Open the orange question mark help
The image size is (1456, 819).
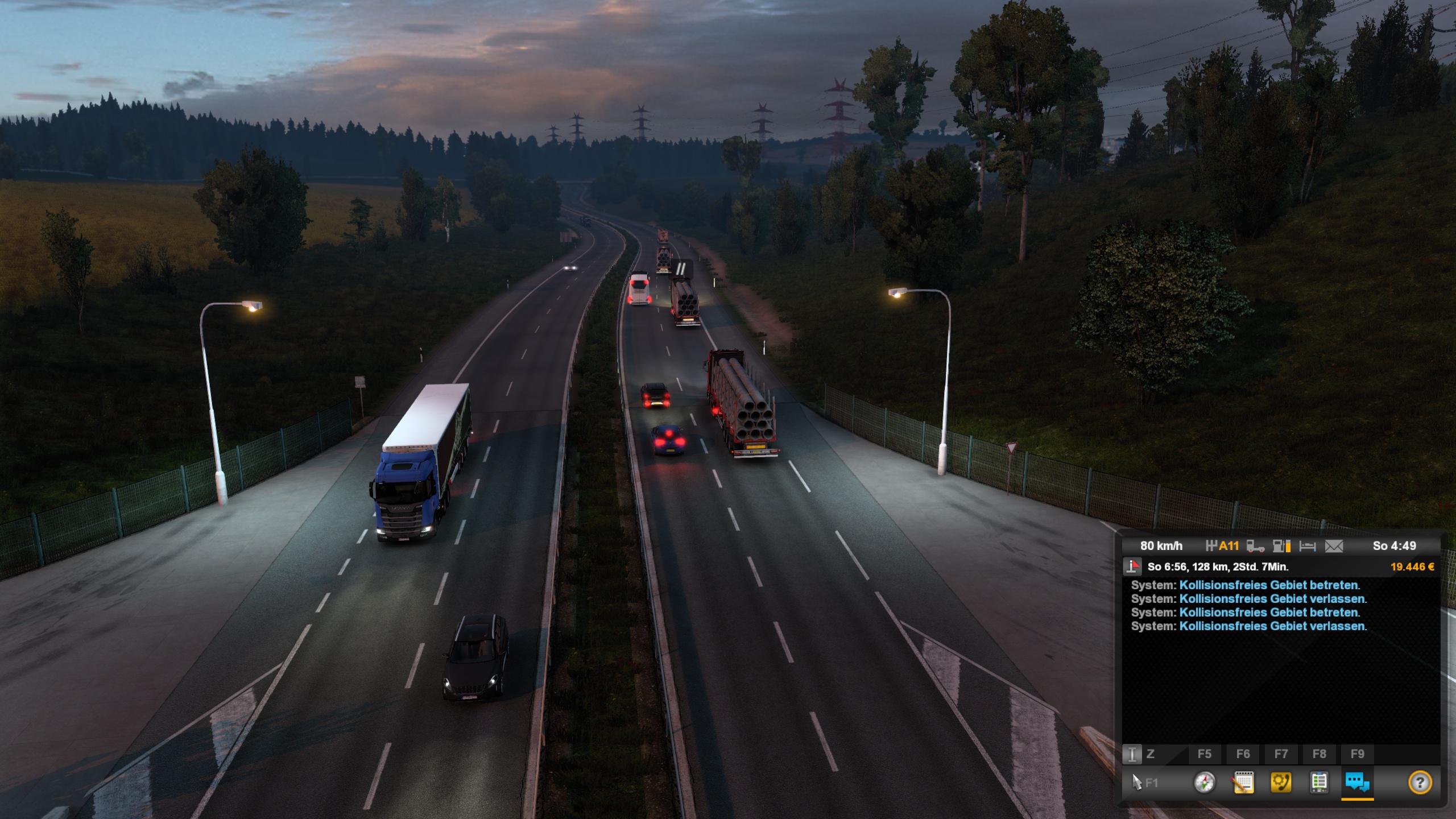coord(1420,783)
